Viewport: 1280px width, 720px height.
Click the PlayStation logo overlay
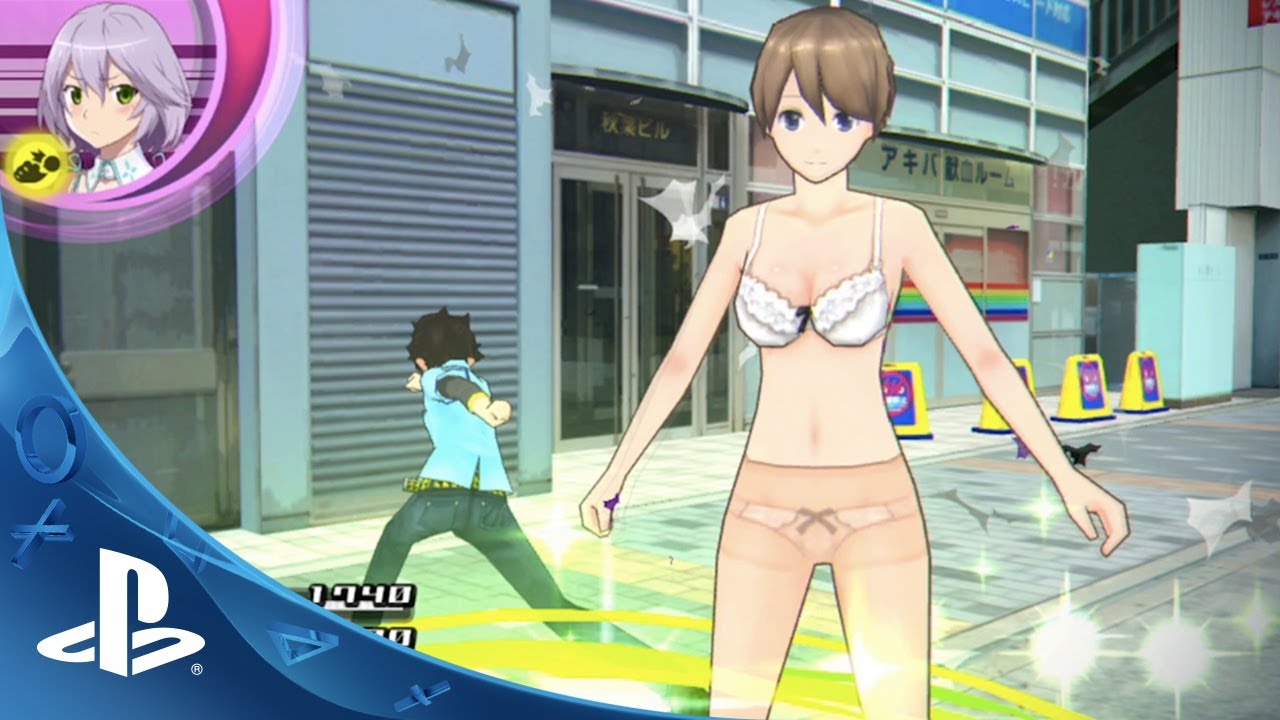click(120, 626)
